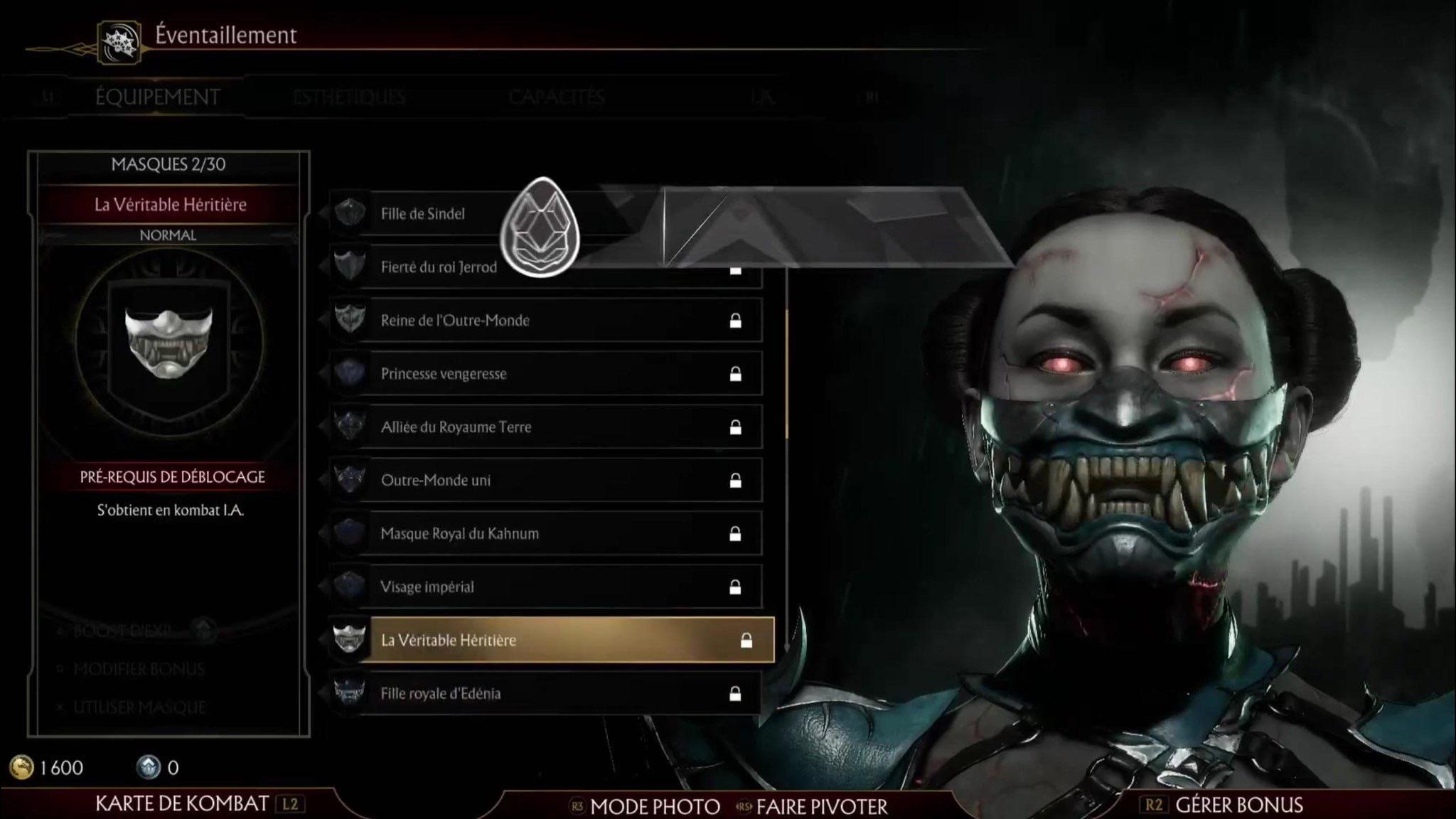Click the mask preview image in the left panel
Image resolution: width=1456 pixels, height=819 pixels.
pos(168,343)
